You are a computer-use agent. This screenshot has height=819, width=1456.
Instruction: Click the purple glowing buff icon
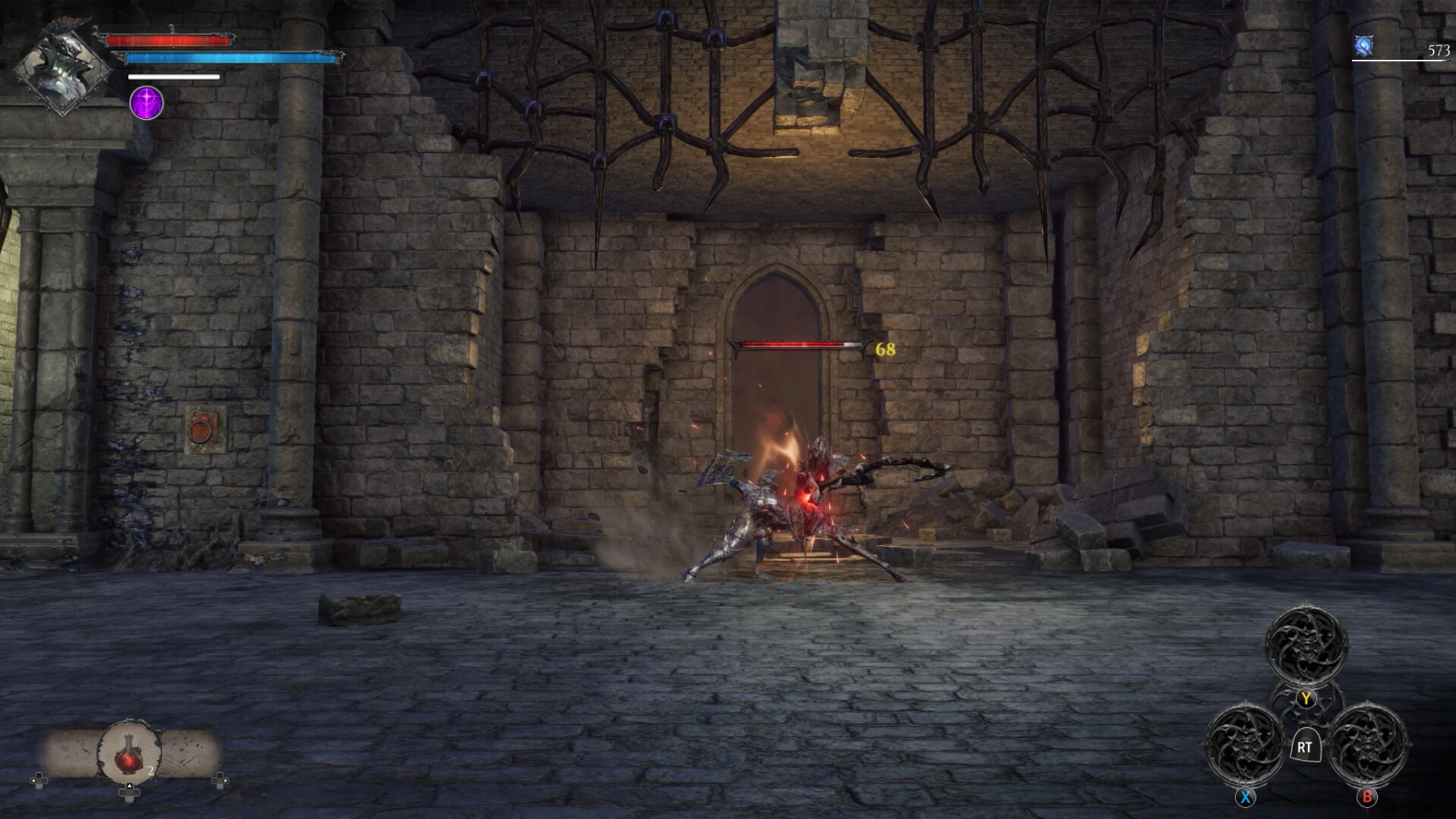[x=146, y=102]
